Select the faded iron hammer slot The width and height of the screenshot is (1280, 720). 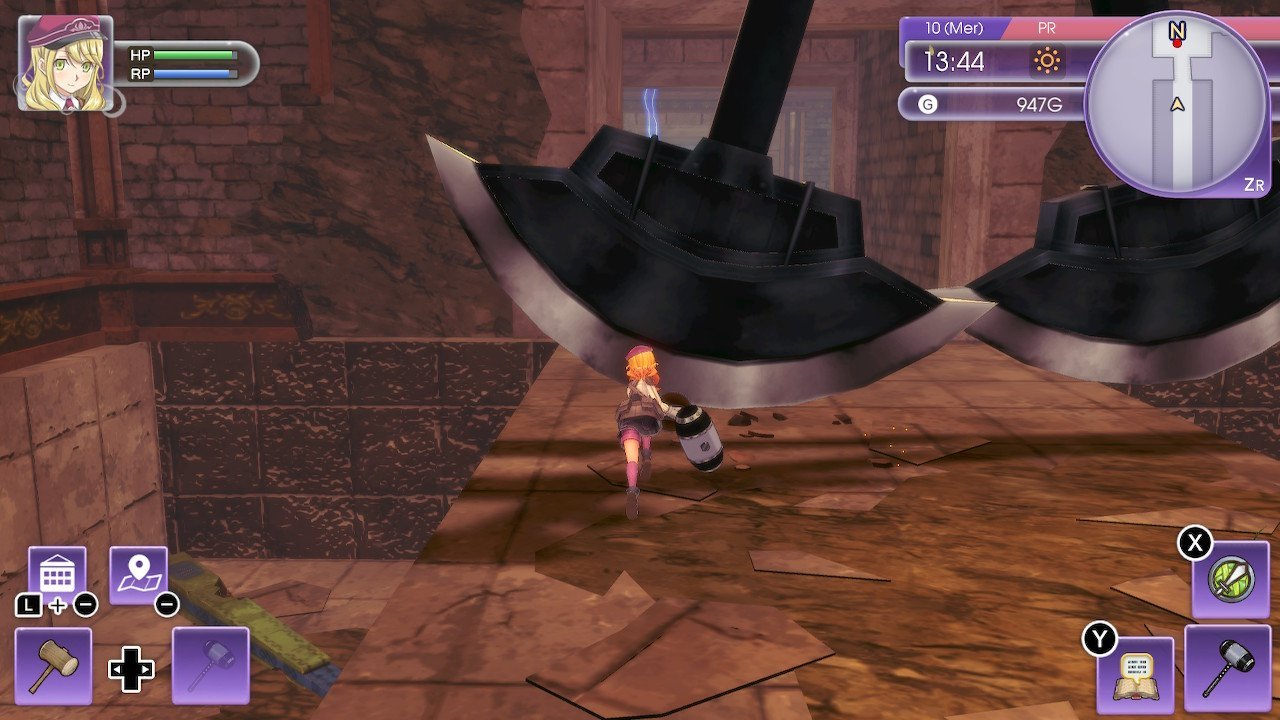210,665
